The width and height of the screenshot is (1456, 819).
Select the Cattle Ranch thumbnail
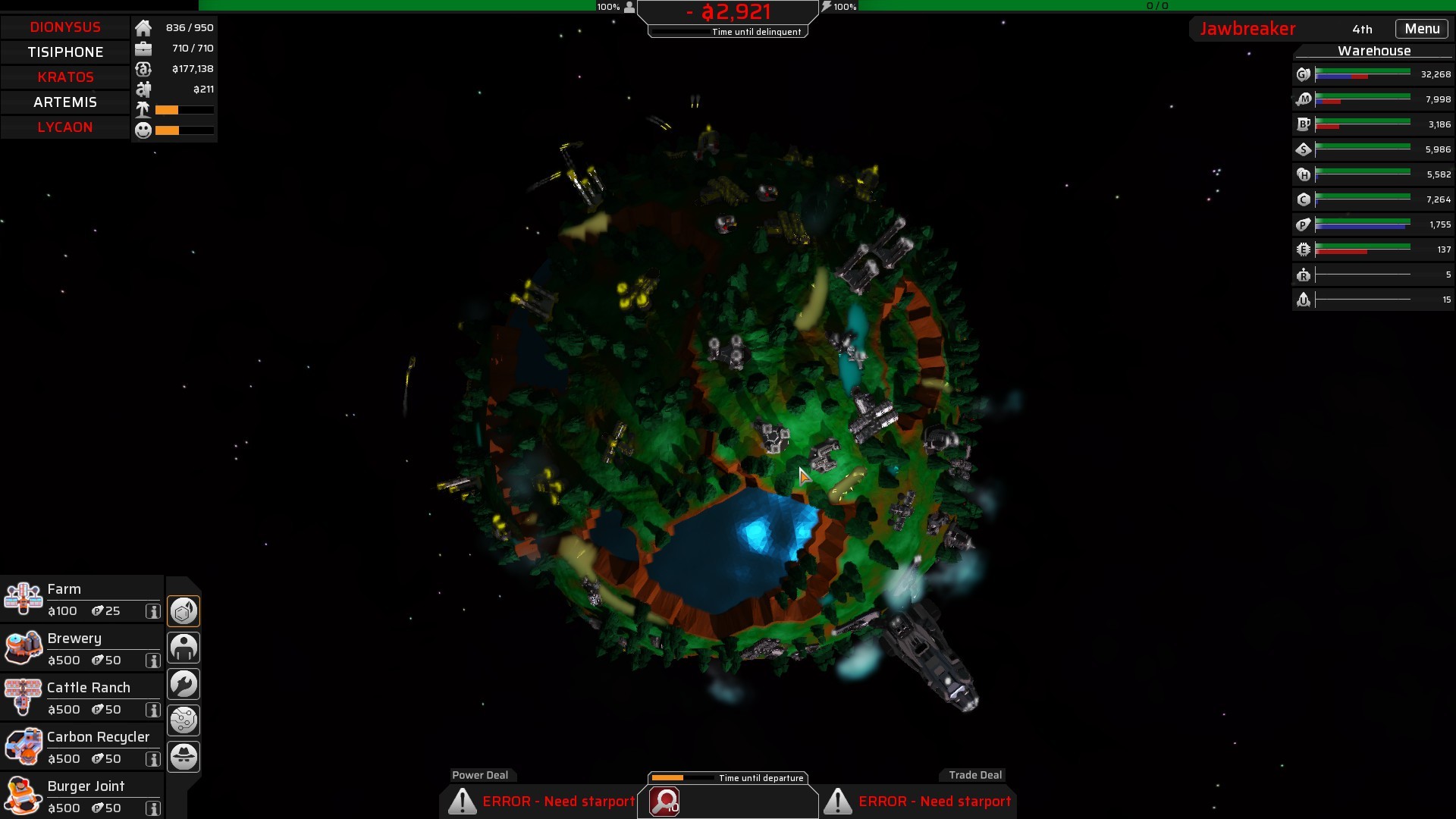(24, 696)
